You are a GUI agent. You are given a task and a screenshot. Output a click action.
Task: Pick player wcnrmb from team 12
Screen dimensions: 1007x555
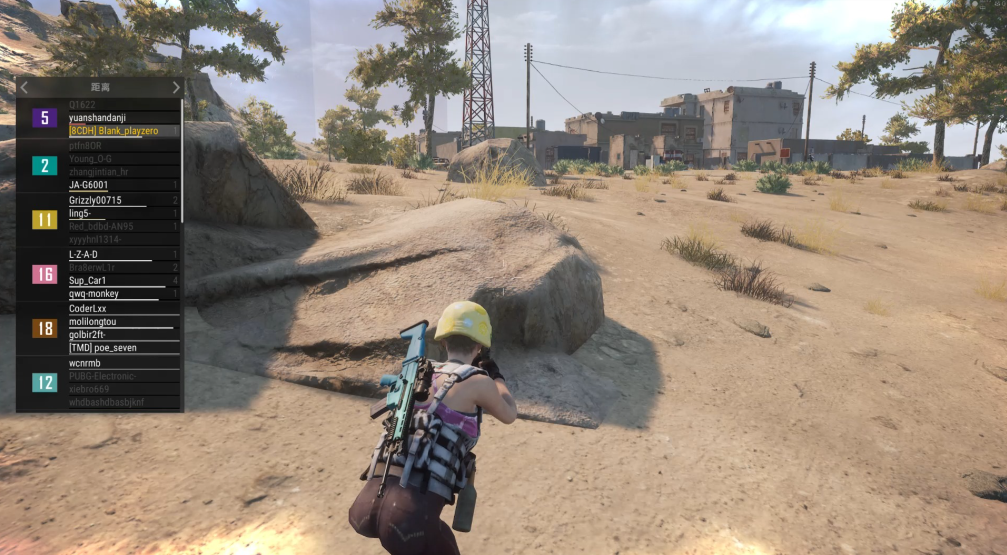(85, 363)
